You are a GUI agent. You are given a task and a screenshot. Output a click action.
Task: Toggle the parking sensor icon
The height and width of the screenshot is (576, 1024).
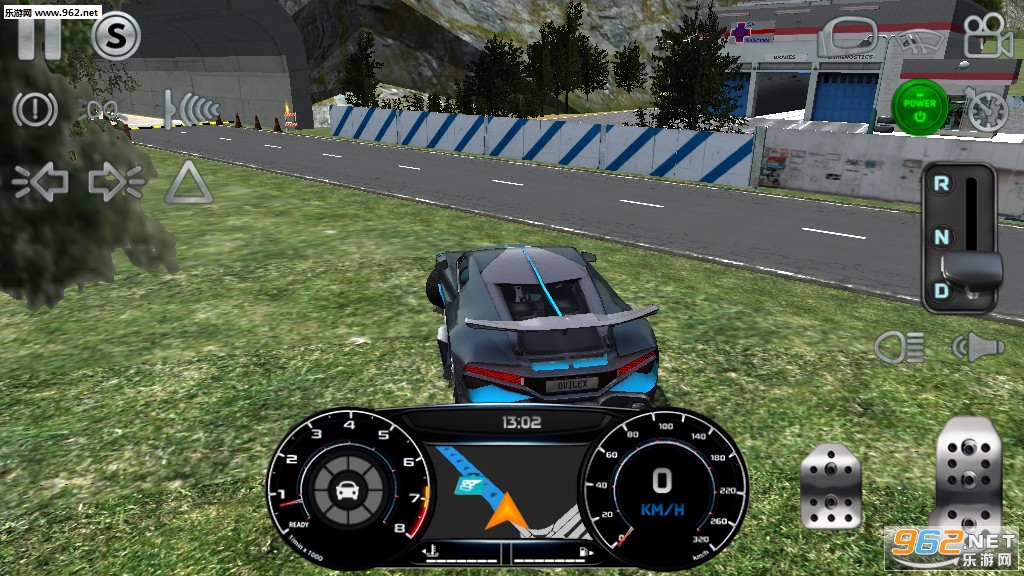tap(193, 108)
